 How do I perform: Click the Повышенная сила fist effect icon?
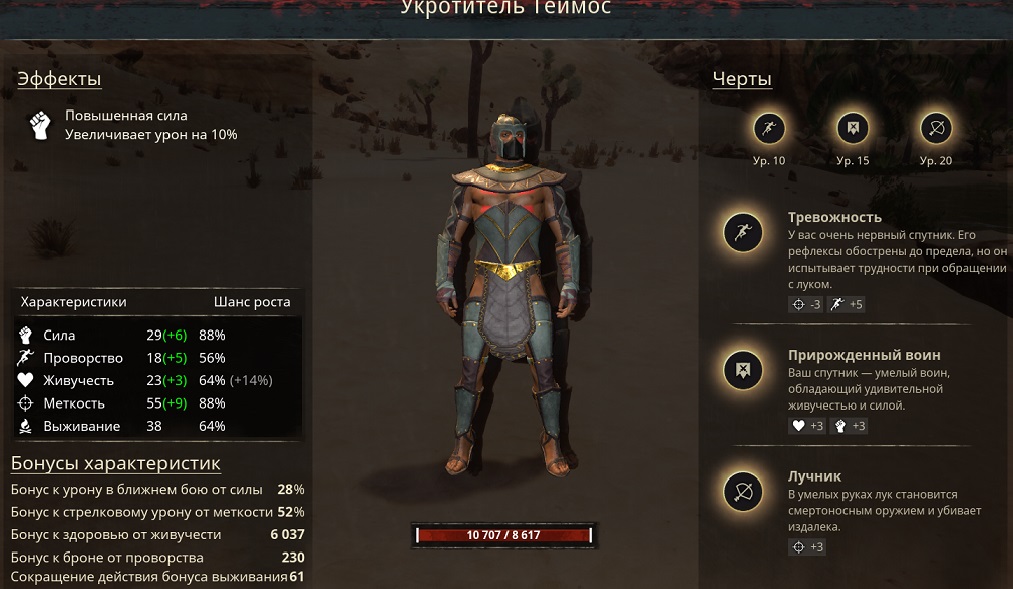click(39, 125)
